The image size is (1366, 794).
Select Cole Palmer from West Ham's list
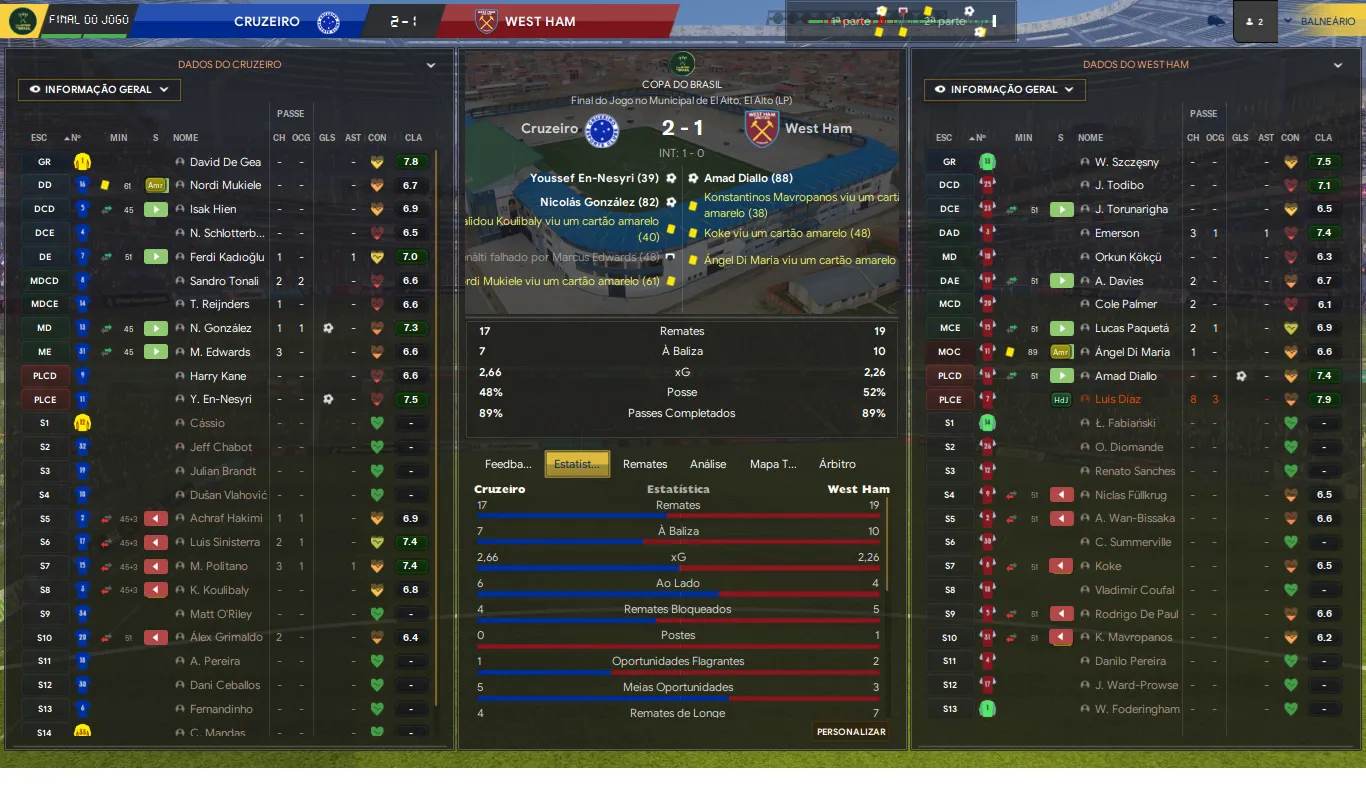1126,305
